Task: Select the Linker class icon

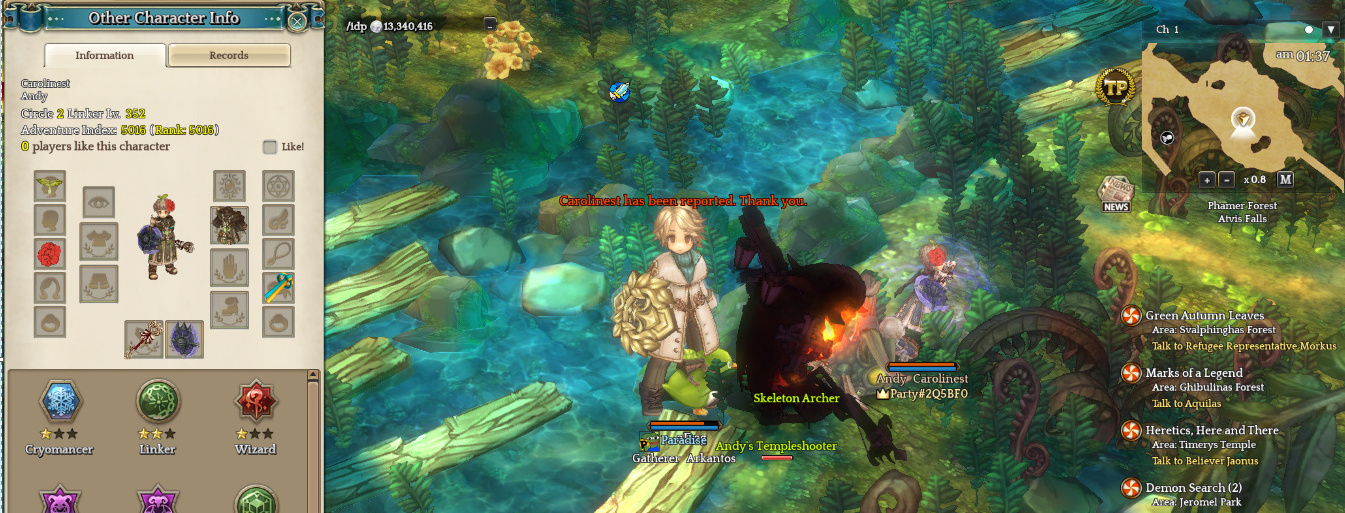Action: [157, 401]
